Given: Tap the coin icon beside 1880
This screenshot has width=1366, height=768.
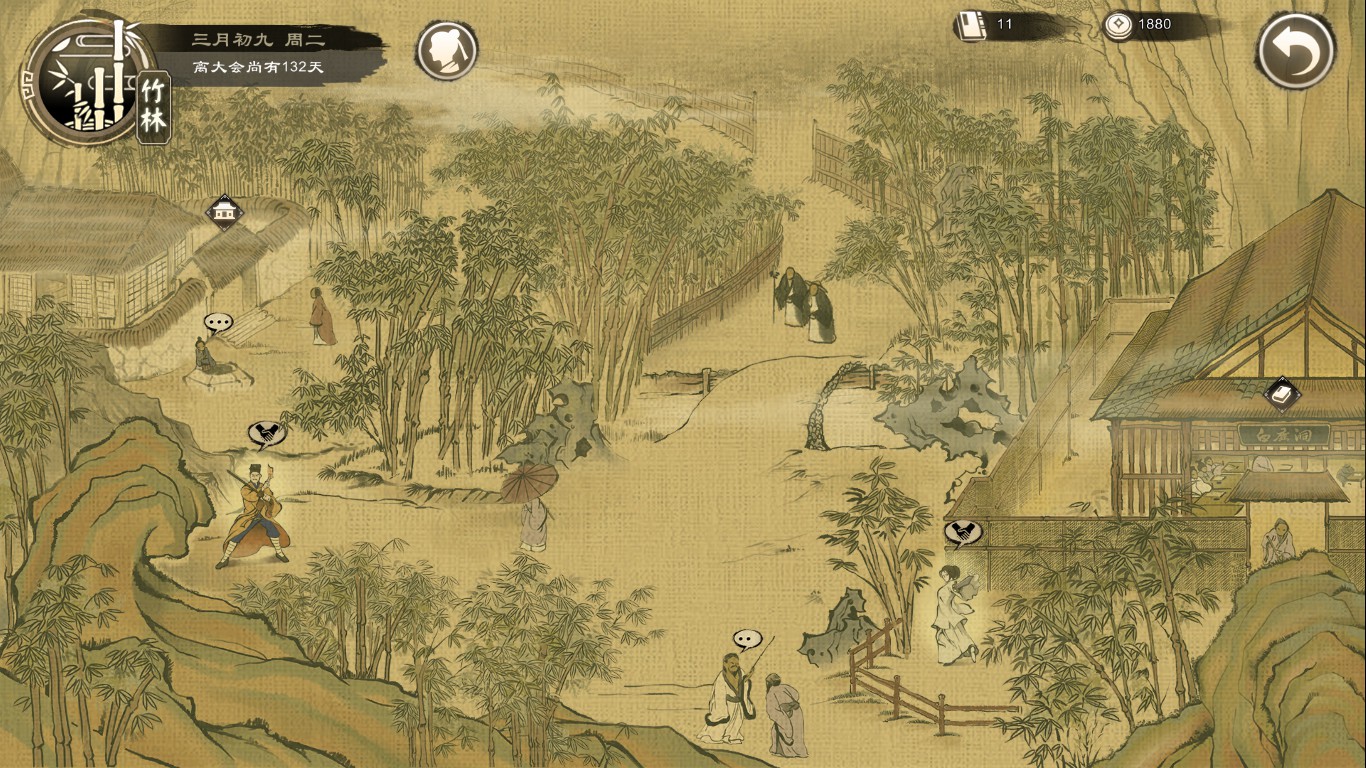Looking at the screenshot, I should [x=1119, y=25].
